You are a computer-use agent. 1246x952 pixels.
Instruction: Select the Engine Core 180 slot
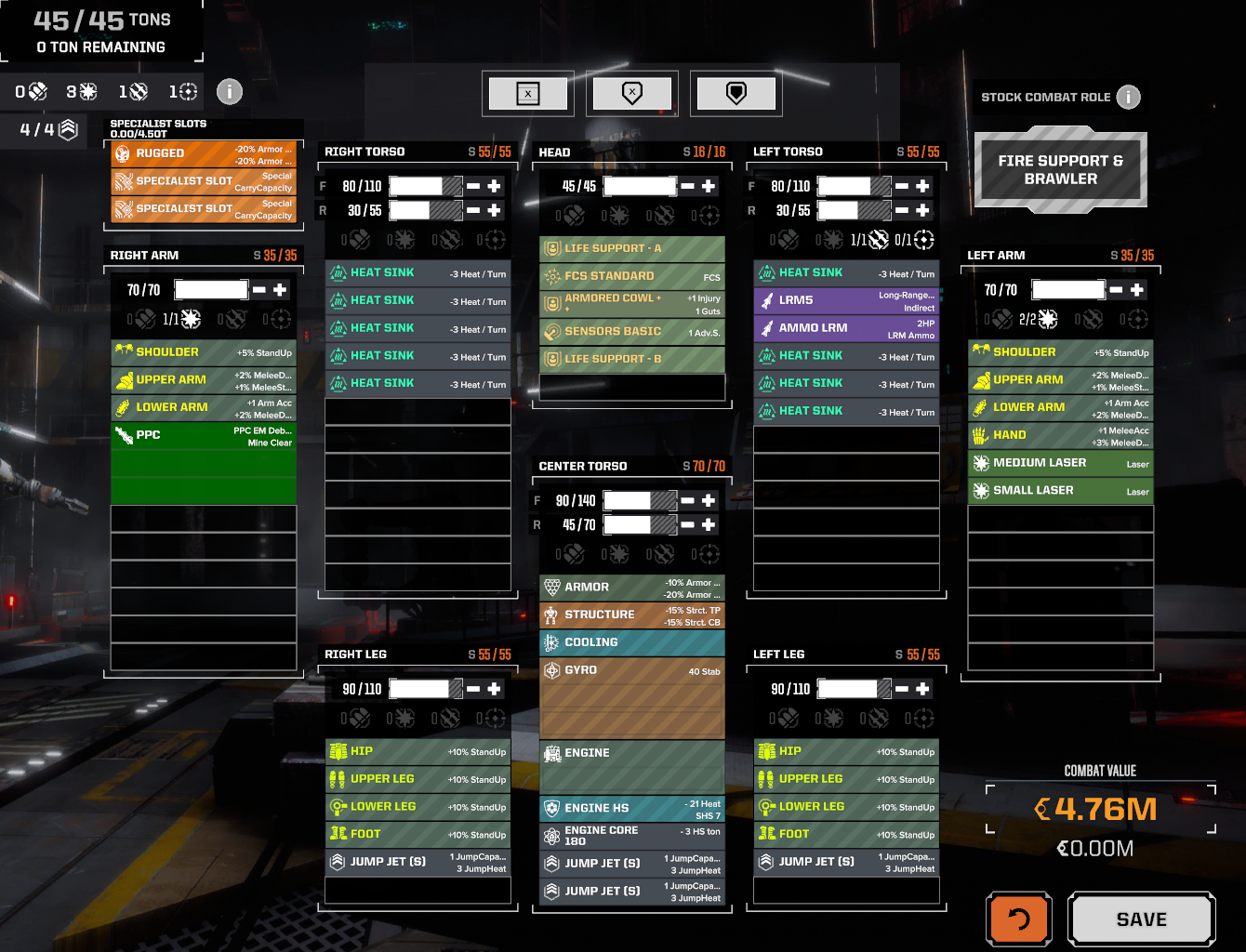pyautogui.click(x=631, y=834)
